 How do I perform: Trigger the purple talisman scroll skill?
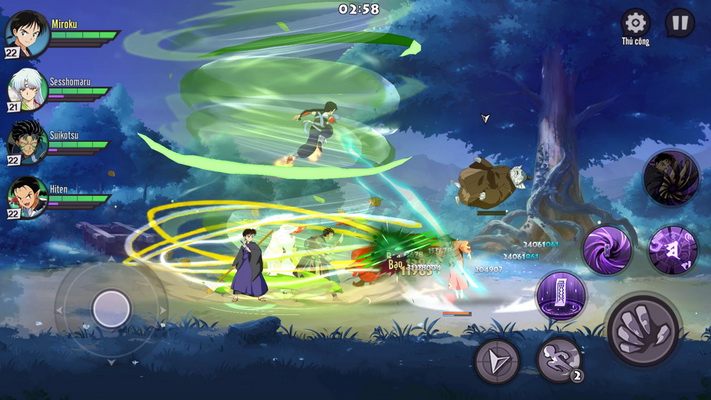point(561,296)
